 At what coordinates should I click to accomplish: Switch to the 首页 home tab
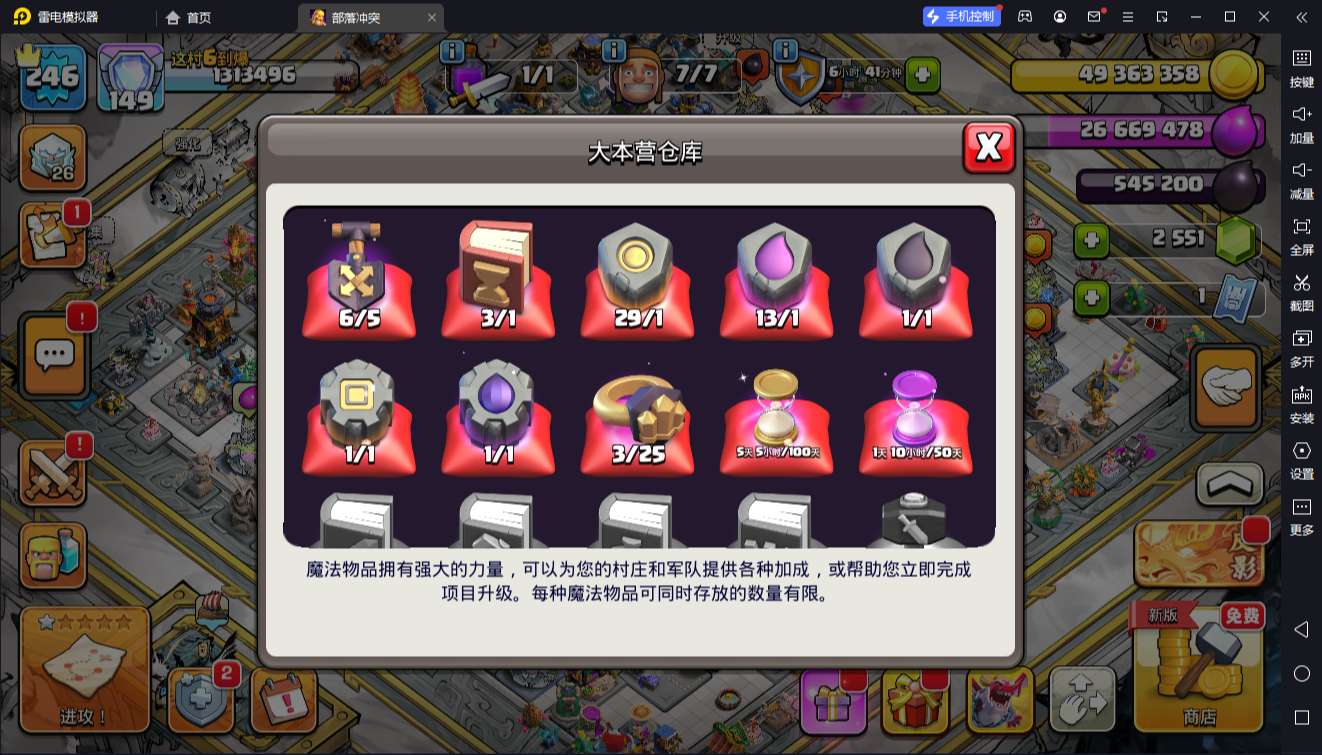(x=185, y=17)
